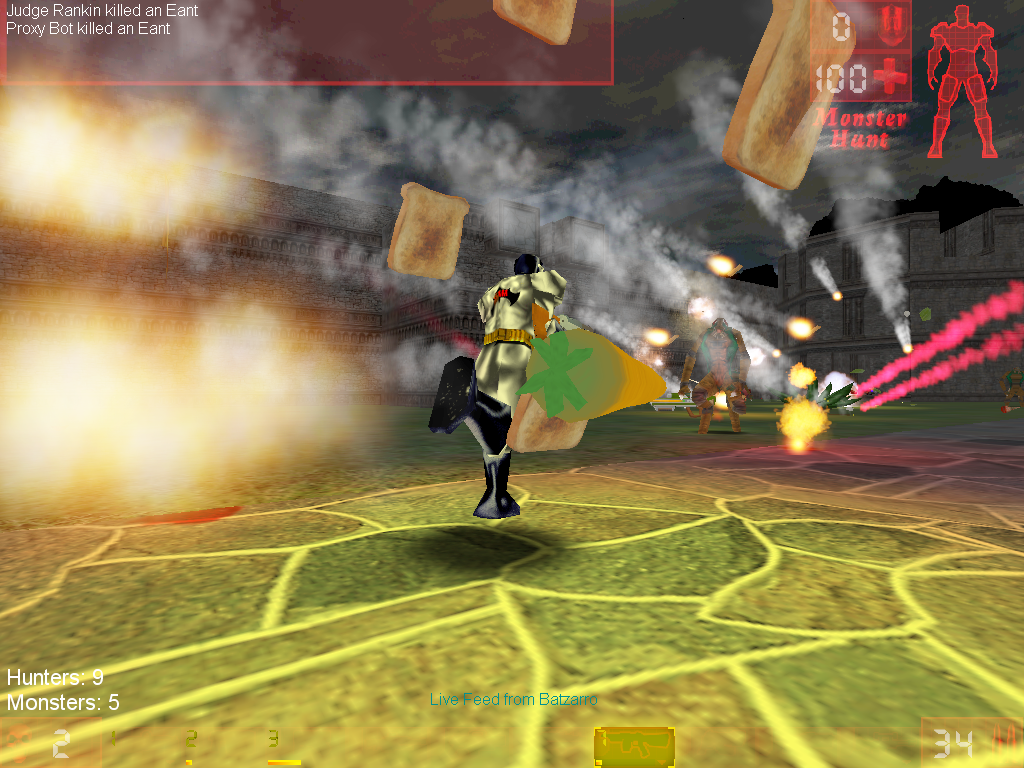Click the Monster Hunt logo
The height and width of the screenshot is (768, 1024).
tap(860, 128)
